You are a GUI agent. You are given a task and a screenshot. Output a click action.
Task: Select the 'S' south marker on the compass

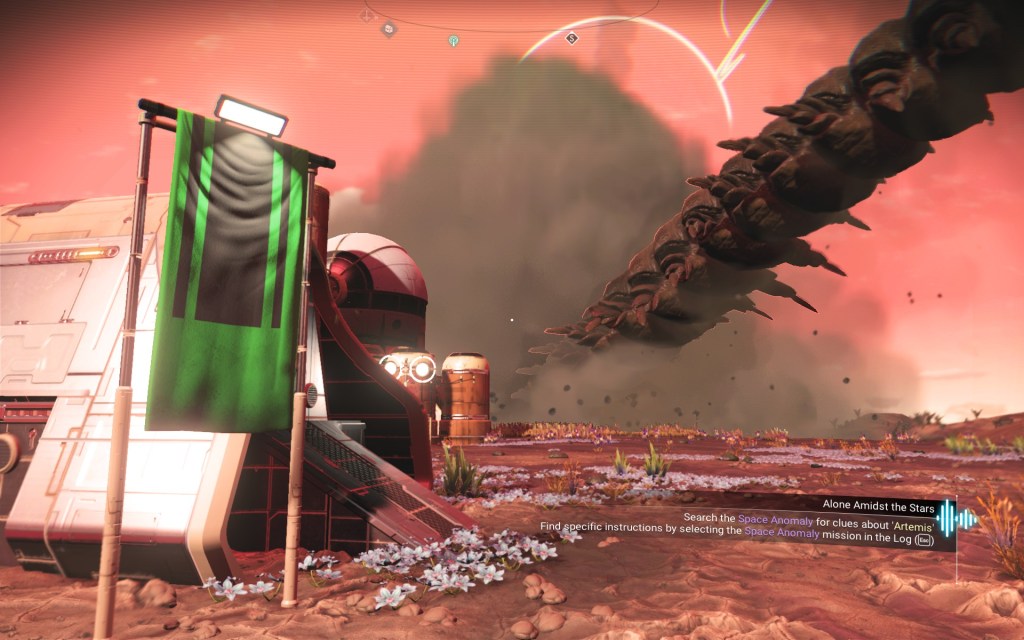click(x=571, y=38)
